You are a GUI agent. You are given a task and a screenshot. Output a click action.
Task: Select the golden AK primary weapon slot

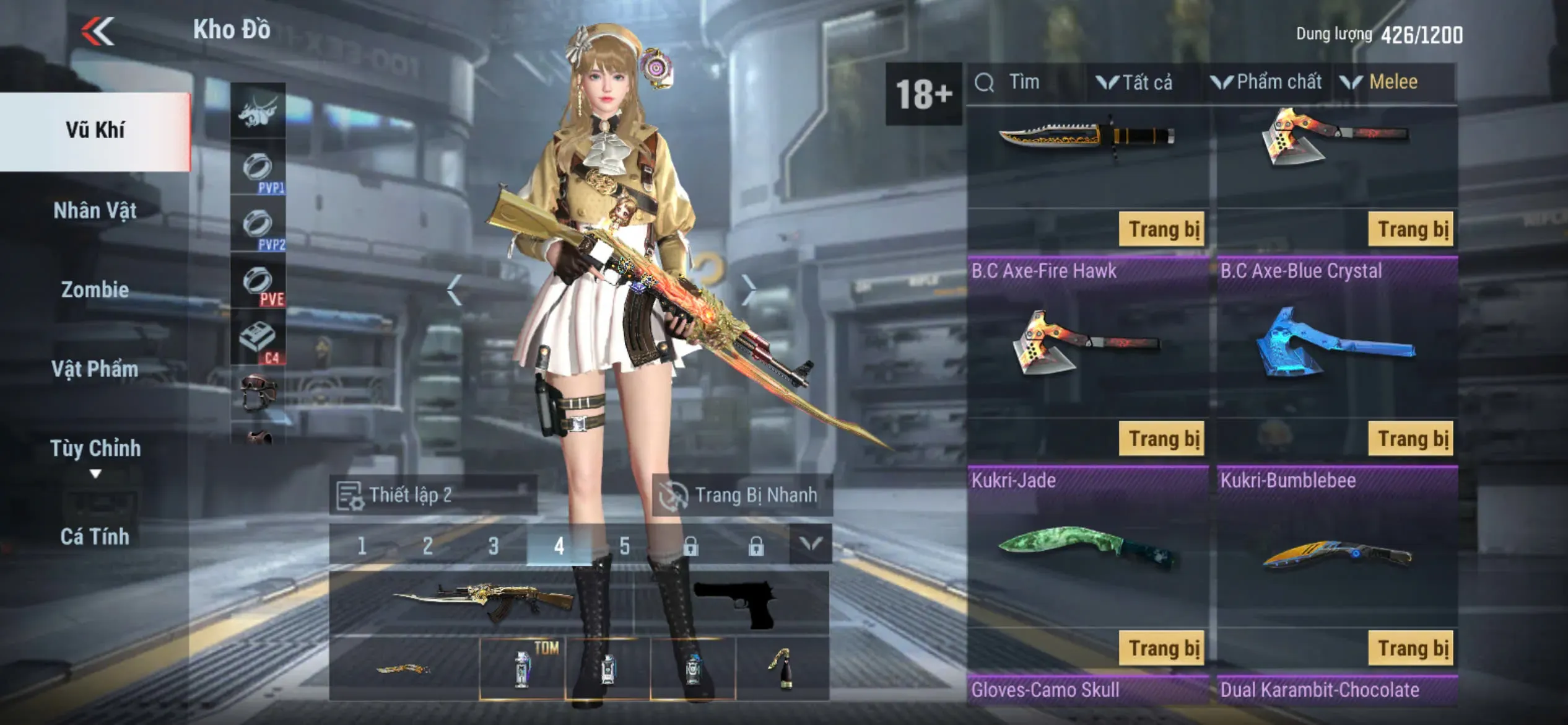(482, 602)
